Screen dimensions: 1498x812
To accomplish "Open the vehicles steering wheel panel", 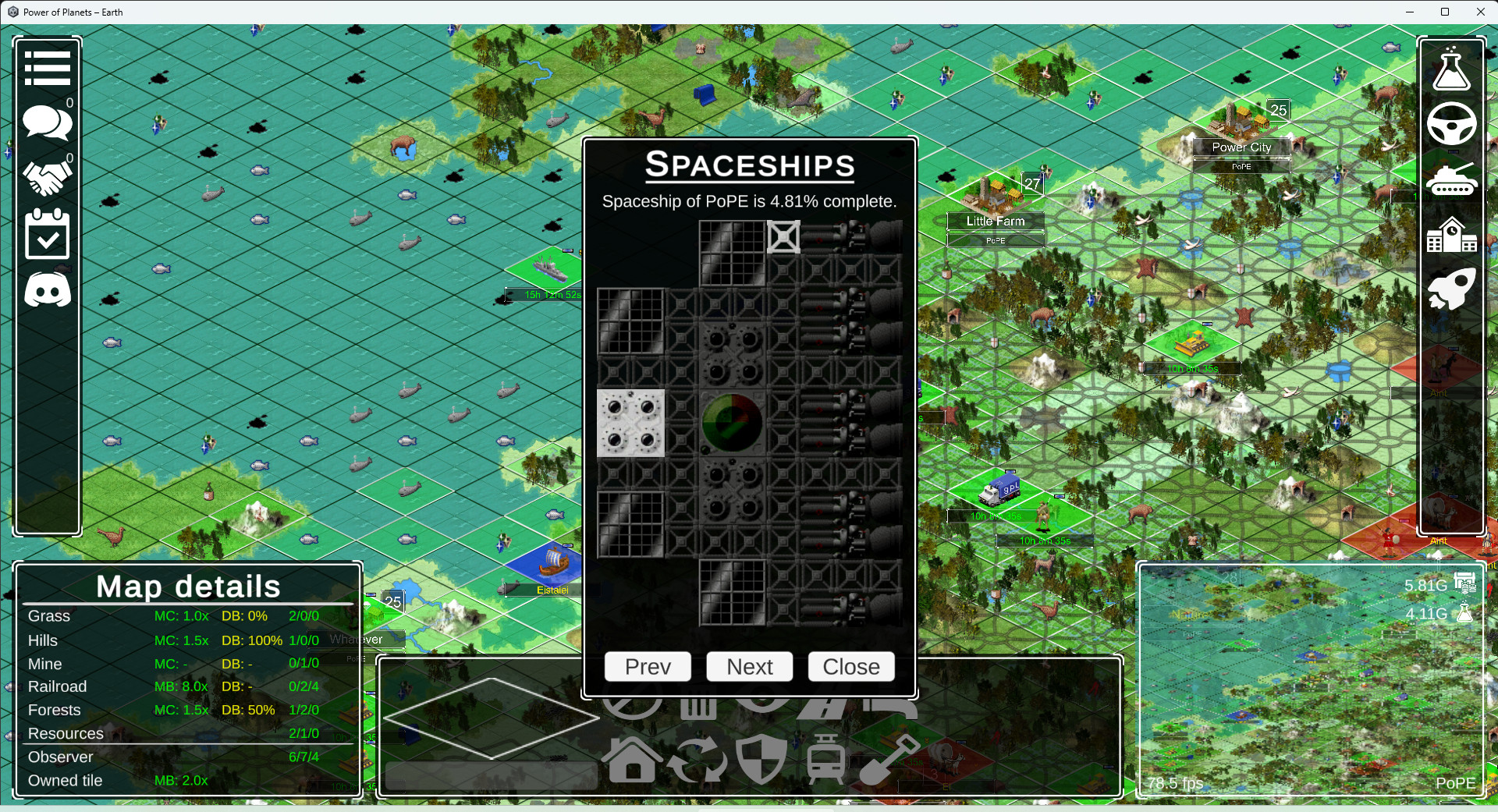I will click(x=1452, y=125).
